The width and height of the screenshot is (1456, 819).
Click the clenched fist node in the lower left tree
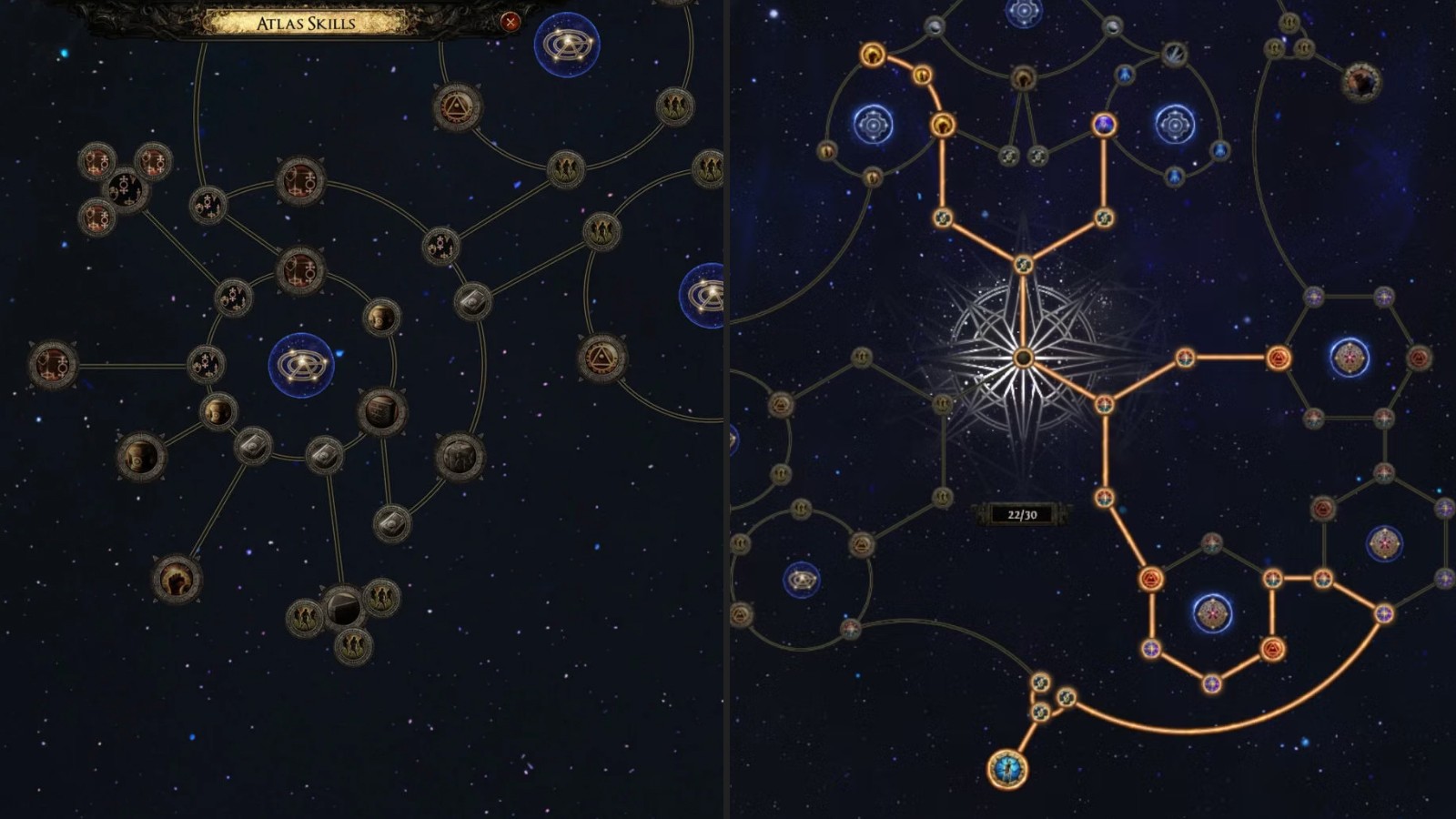[177, 579]
